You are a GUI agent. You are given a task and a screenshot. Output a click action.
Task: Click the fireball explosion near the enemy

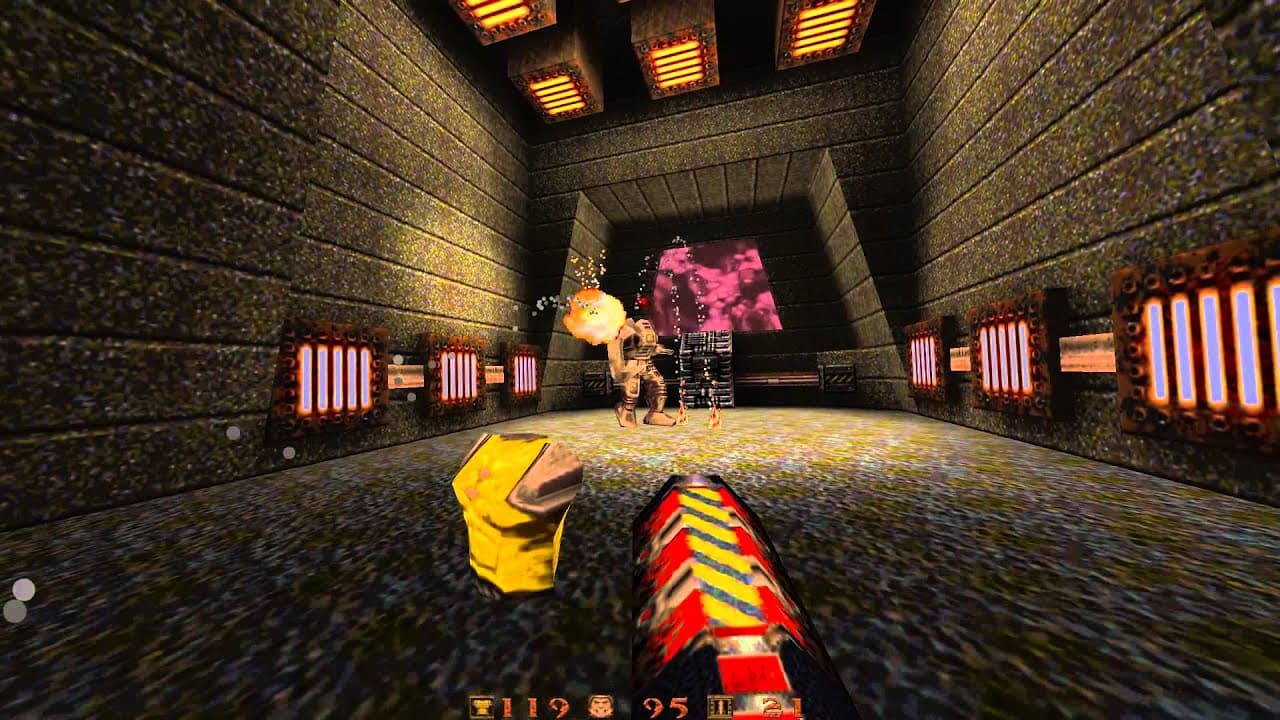coord(595,315)
